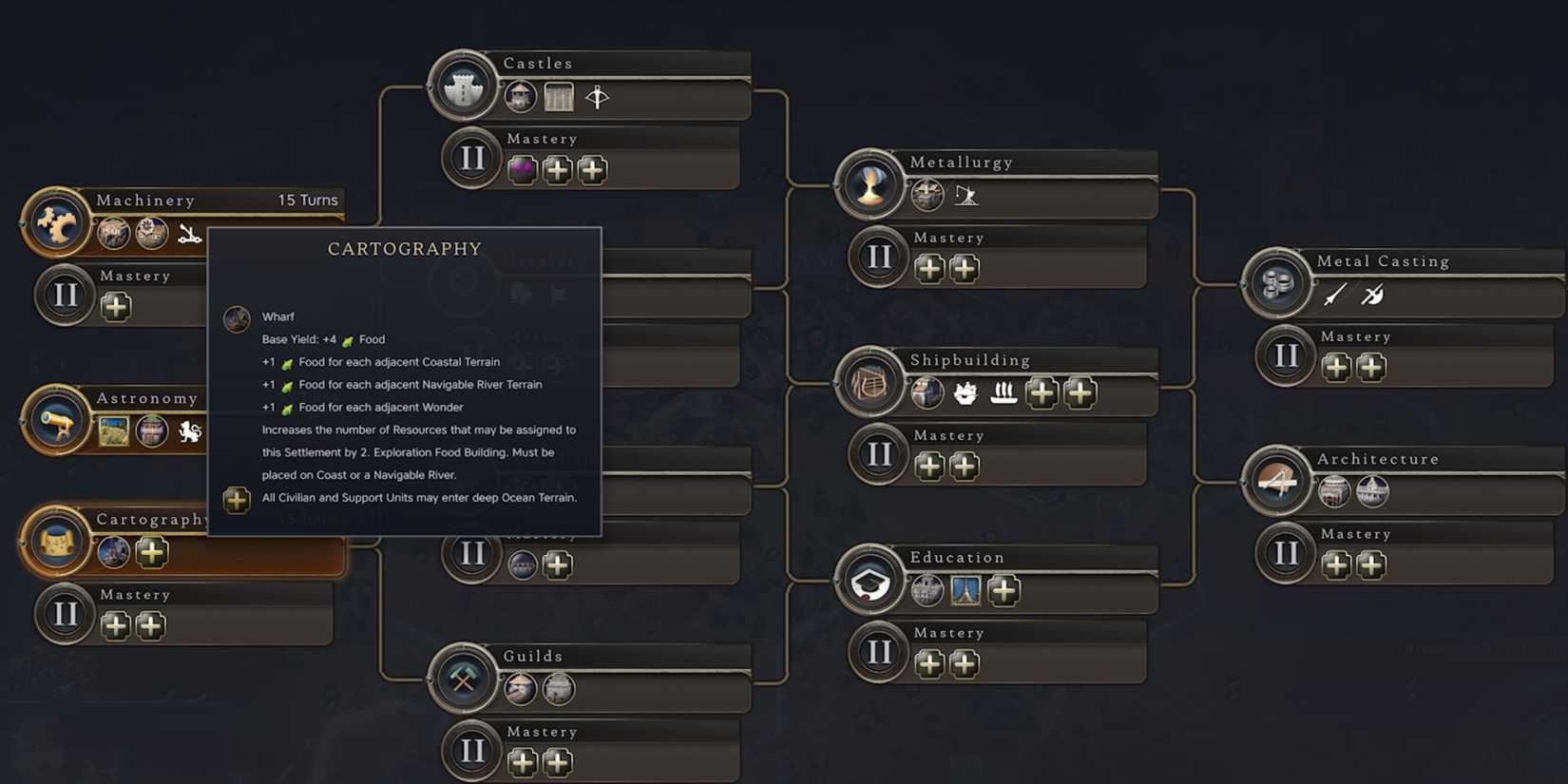Click the Metal Casting coins icon
Viewport: 1568px width, 784px height.
(1276, 283)
